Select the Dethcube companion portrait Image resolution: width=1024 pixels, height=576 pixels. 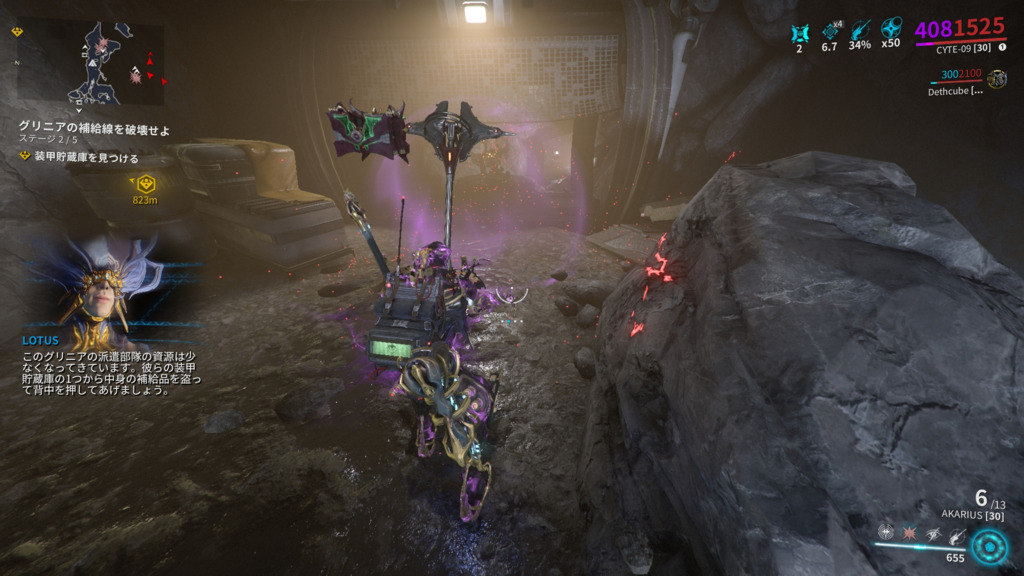(x=996, y=78)
